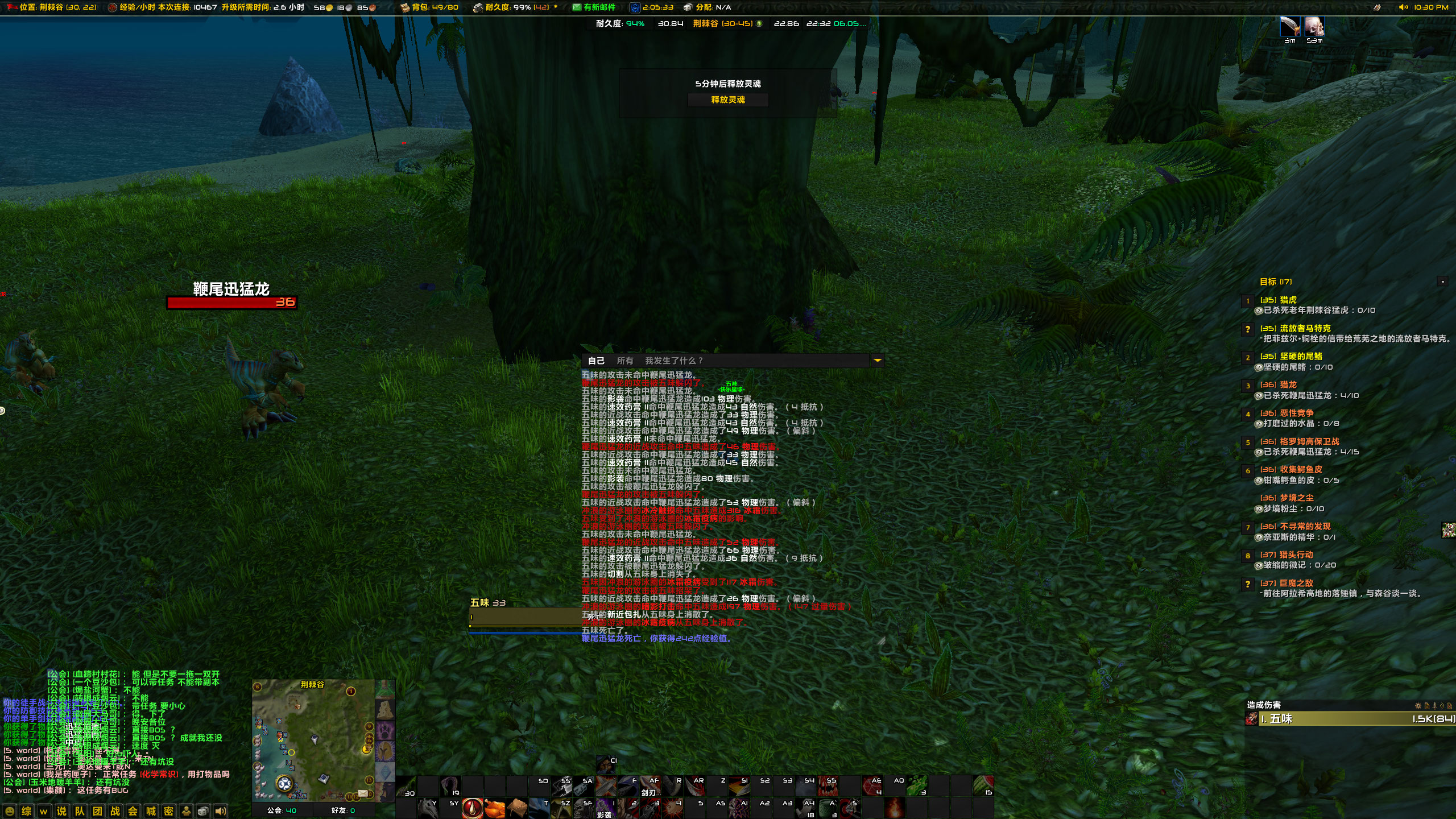Screen dimensions: 1456x819
Task: Open the combat log filter dropdown arrow
Action: coord(878,360)
